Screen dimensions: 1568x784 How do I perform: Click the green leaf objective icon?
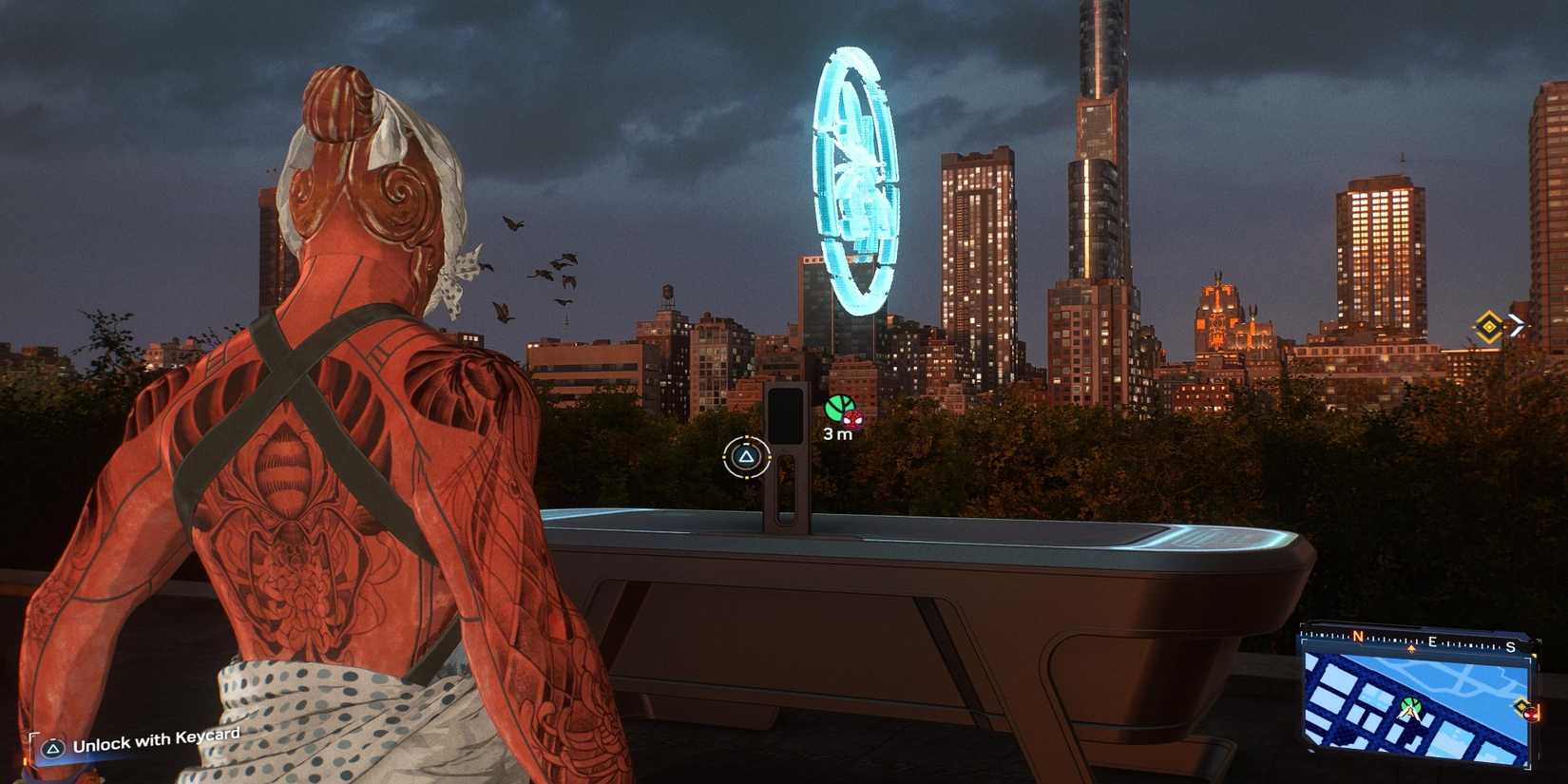tap(839, 409)
